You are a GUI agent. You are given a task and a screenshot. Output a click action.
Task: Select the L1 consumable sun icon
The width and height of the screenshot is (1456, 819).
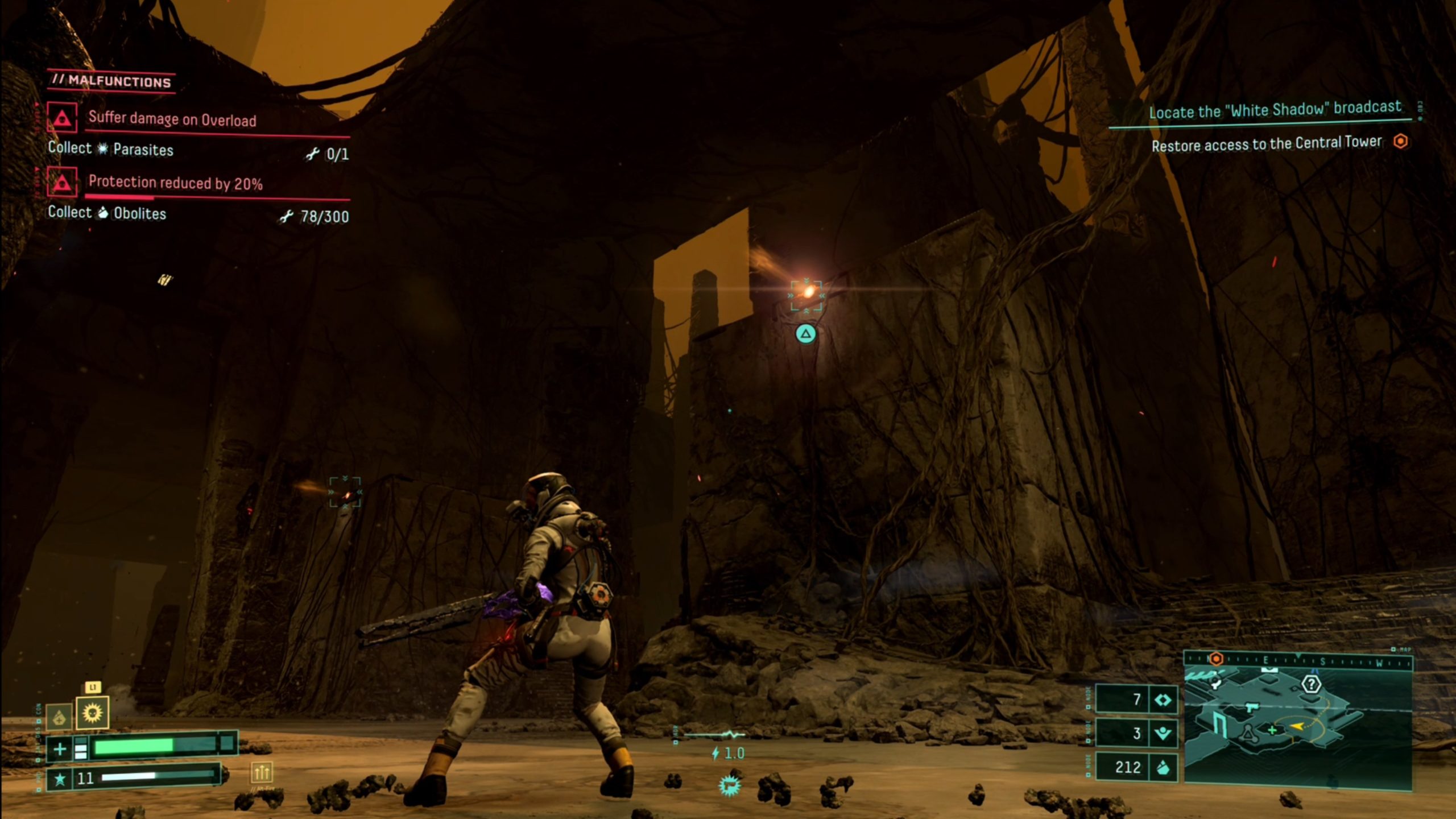pos(93,713)
